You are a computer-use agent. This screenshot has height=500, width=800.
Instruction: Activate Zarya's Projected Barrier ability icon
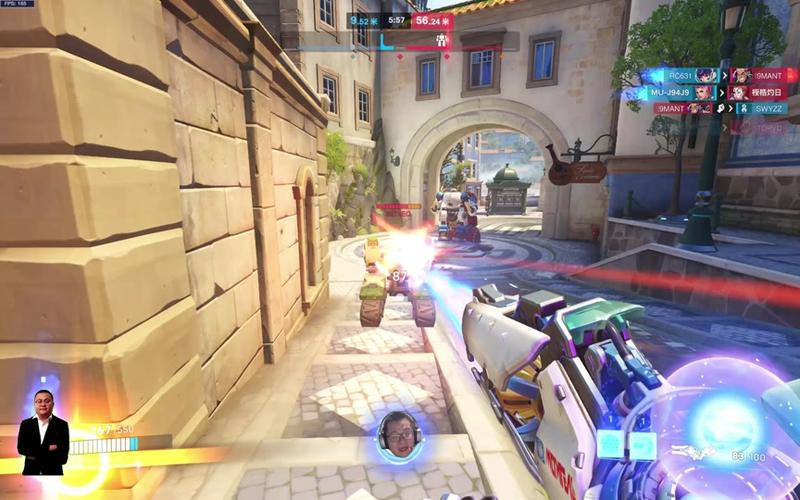tap(643, 445)
